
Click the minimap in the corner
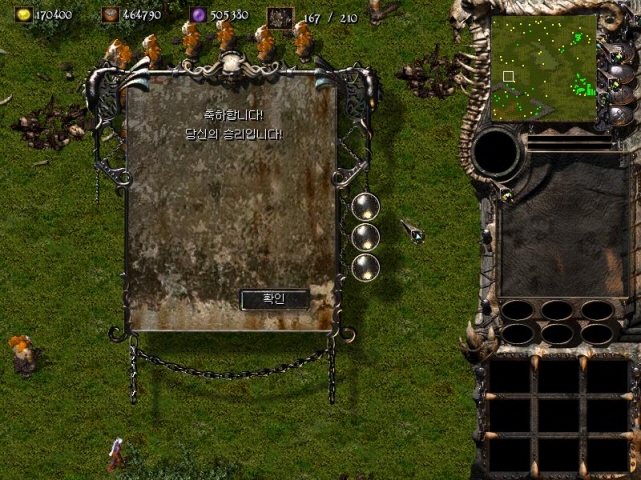pyautogui.click(x=544, y=68)
